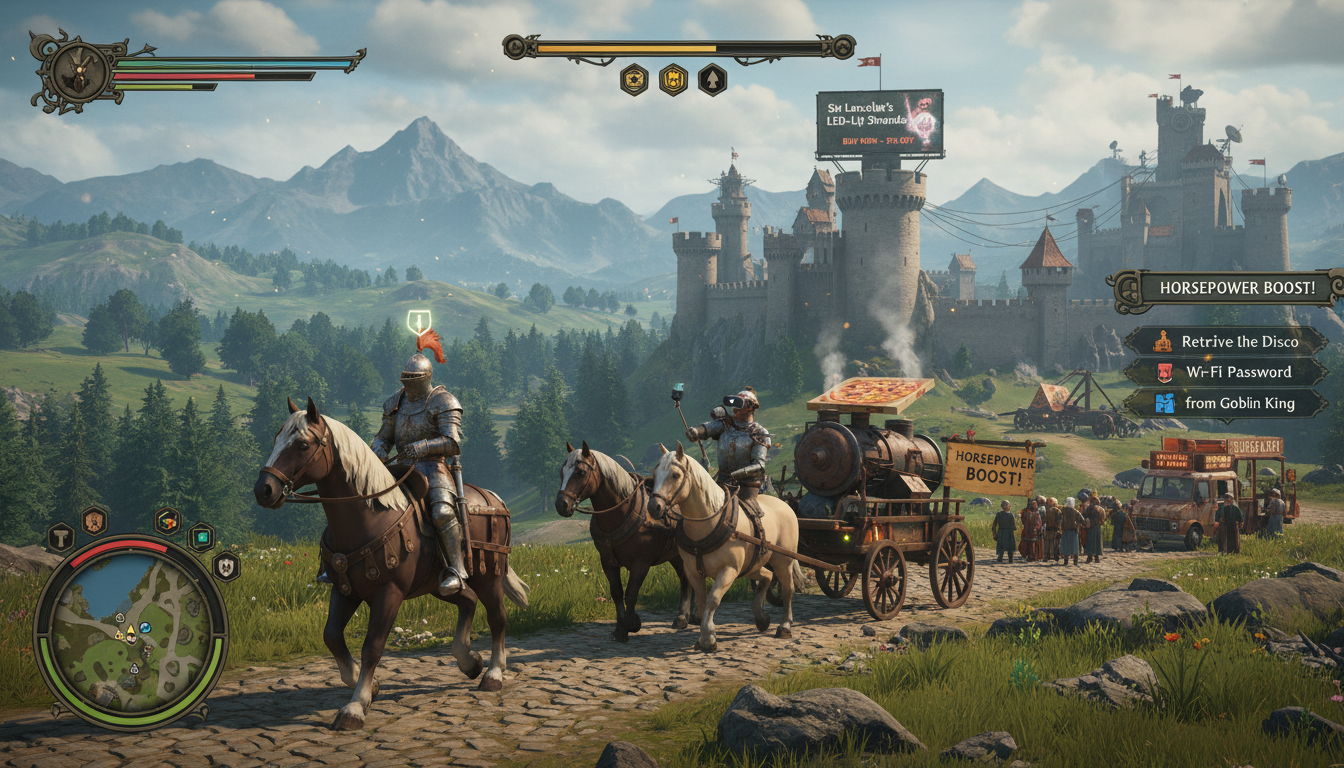
Task: Activate the rainbow-colored hexagon icon
Action: click(168, 520)
